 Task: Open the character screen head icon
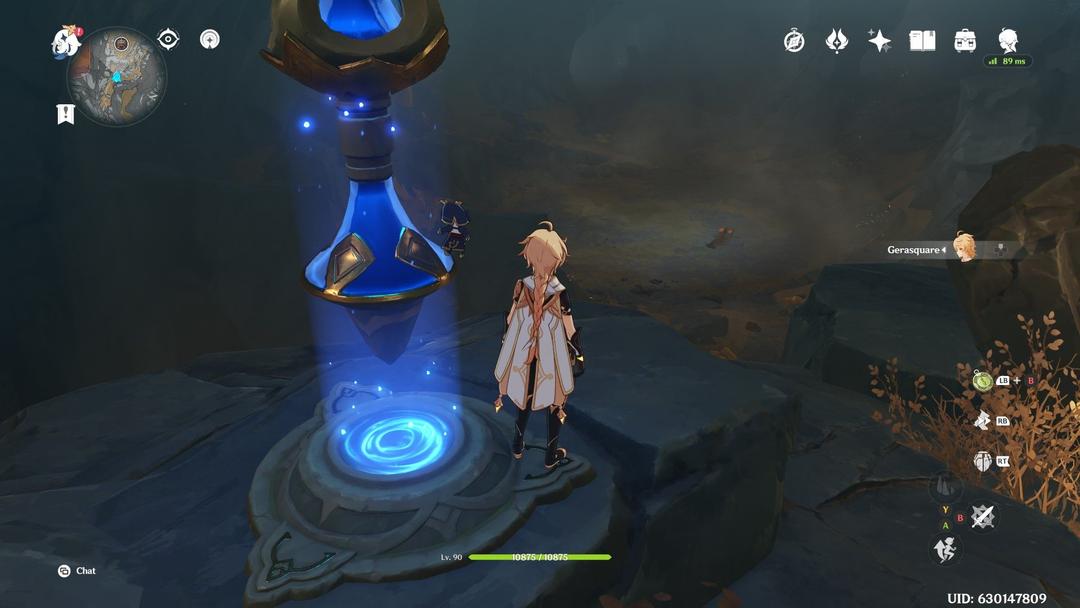tap(1008, 40)
